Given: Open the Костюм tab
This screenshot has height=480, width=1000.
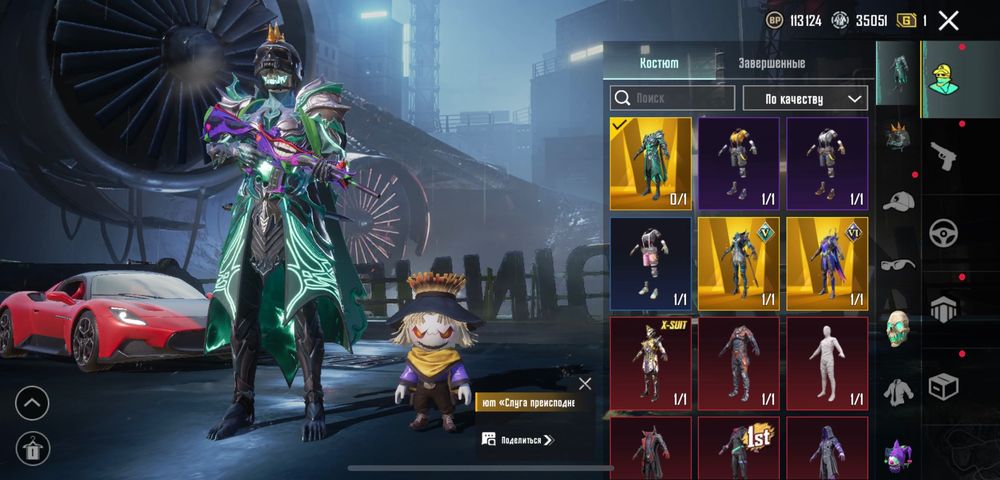Looking at the screenshot, I should (x=659, y=63).
